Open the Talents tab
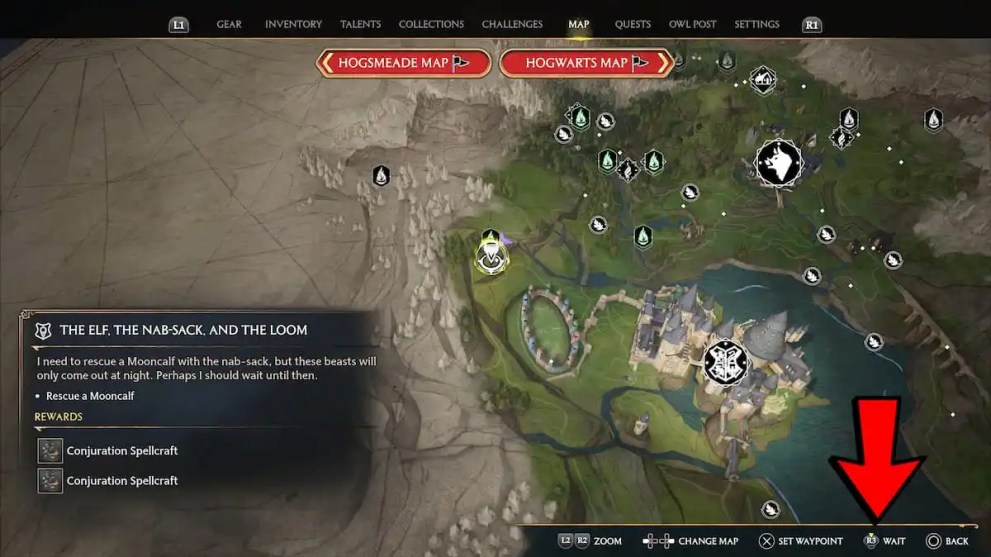The image size is (991, 557). pos(360,24)
